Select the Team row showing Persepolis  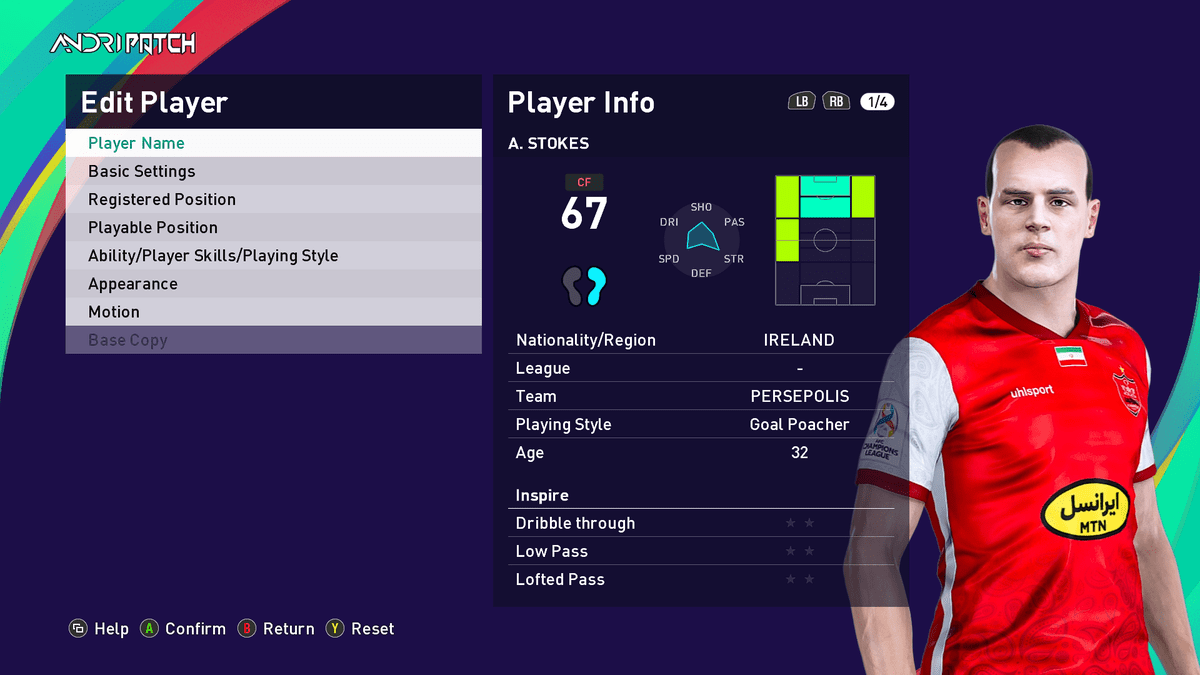tap(700, 396)
